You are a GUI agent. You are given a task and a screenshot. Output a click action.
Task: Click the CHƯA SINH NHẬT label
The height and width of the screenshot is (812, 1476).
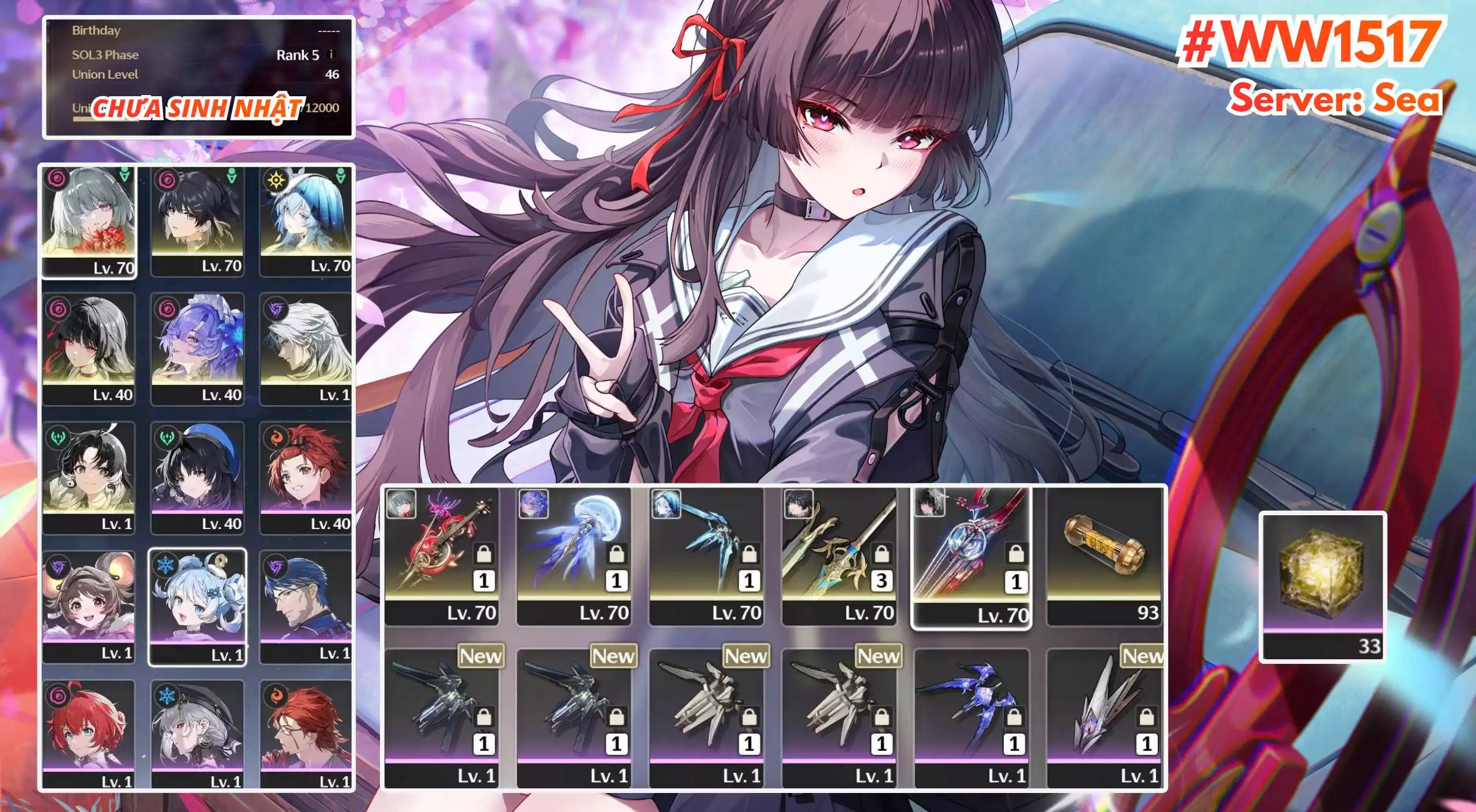[199, 107]
